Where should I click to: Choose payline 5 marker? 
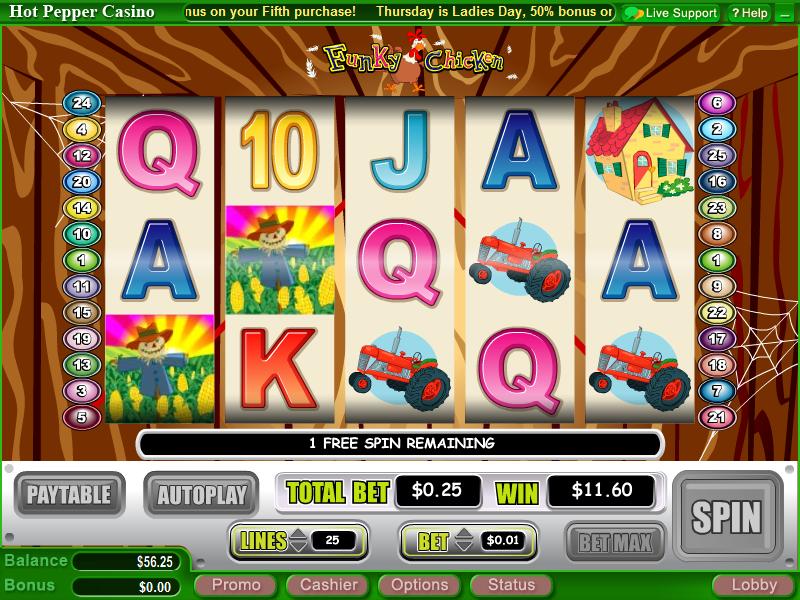[82, 416]
